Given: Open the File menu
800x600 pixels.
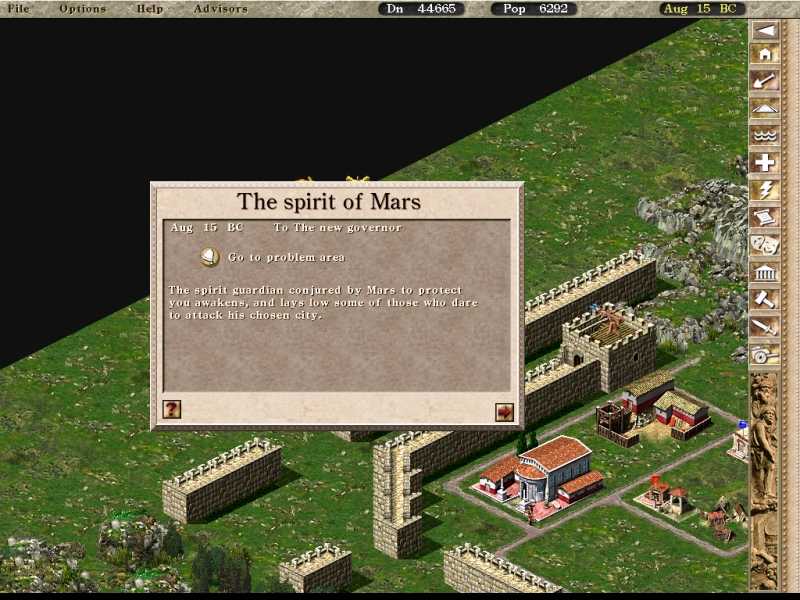Looking at the screenshot, I should click(x=18, y=9).
